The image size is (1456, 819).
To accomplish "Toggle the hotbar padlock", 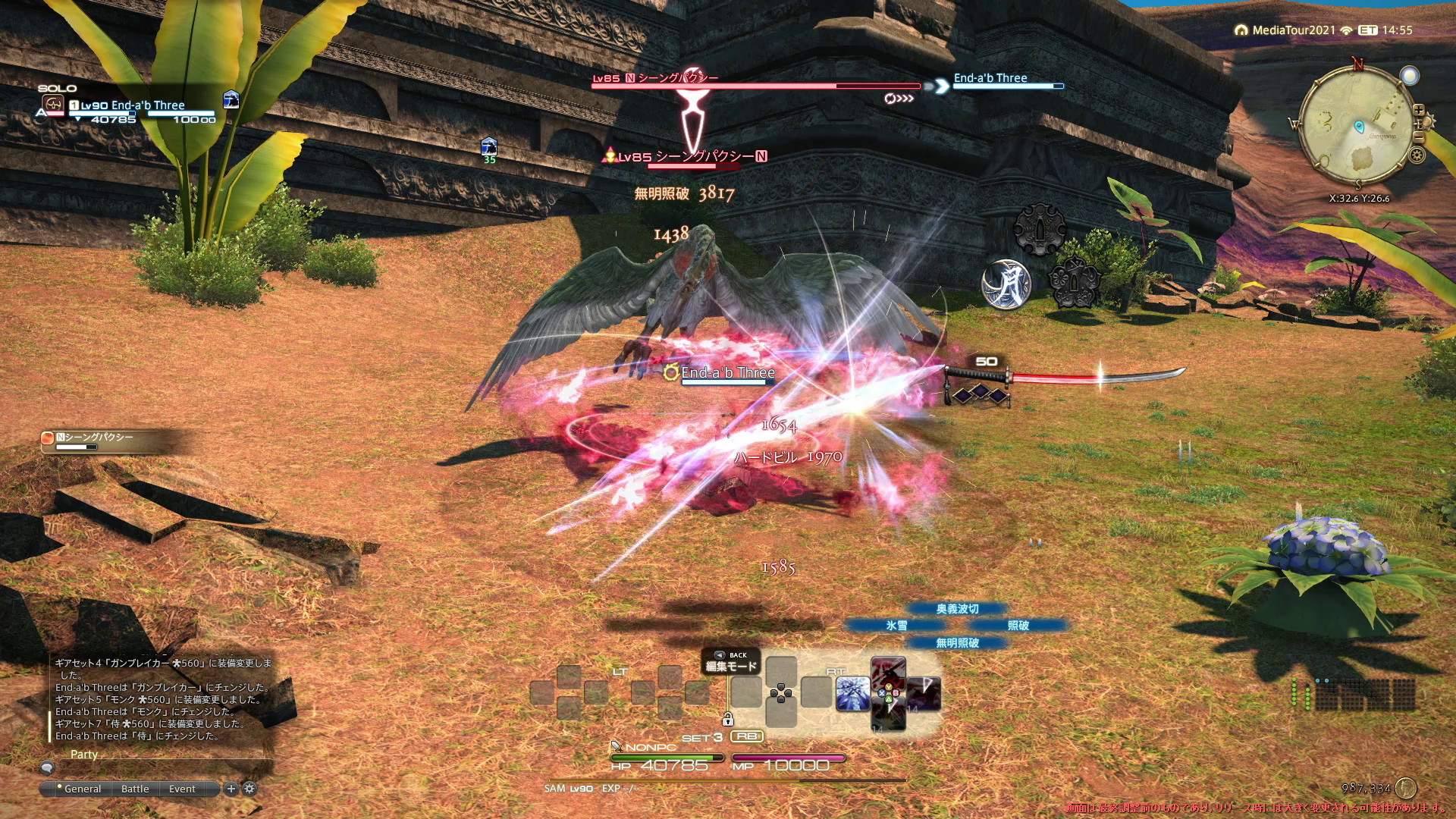I will click(x=727, y=719).
